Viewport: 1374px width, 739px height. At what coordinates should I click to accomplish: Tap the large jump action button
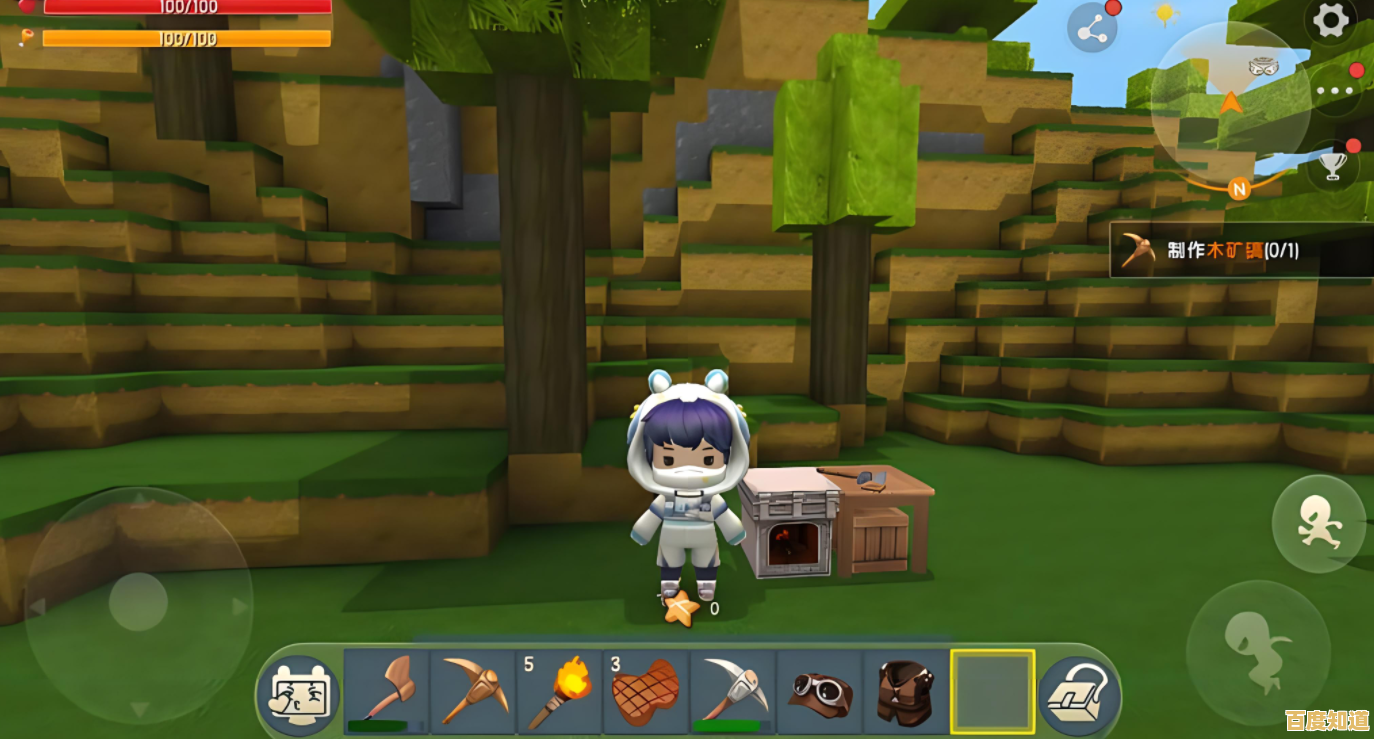pos(1257,651)
